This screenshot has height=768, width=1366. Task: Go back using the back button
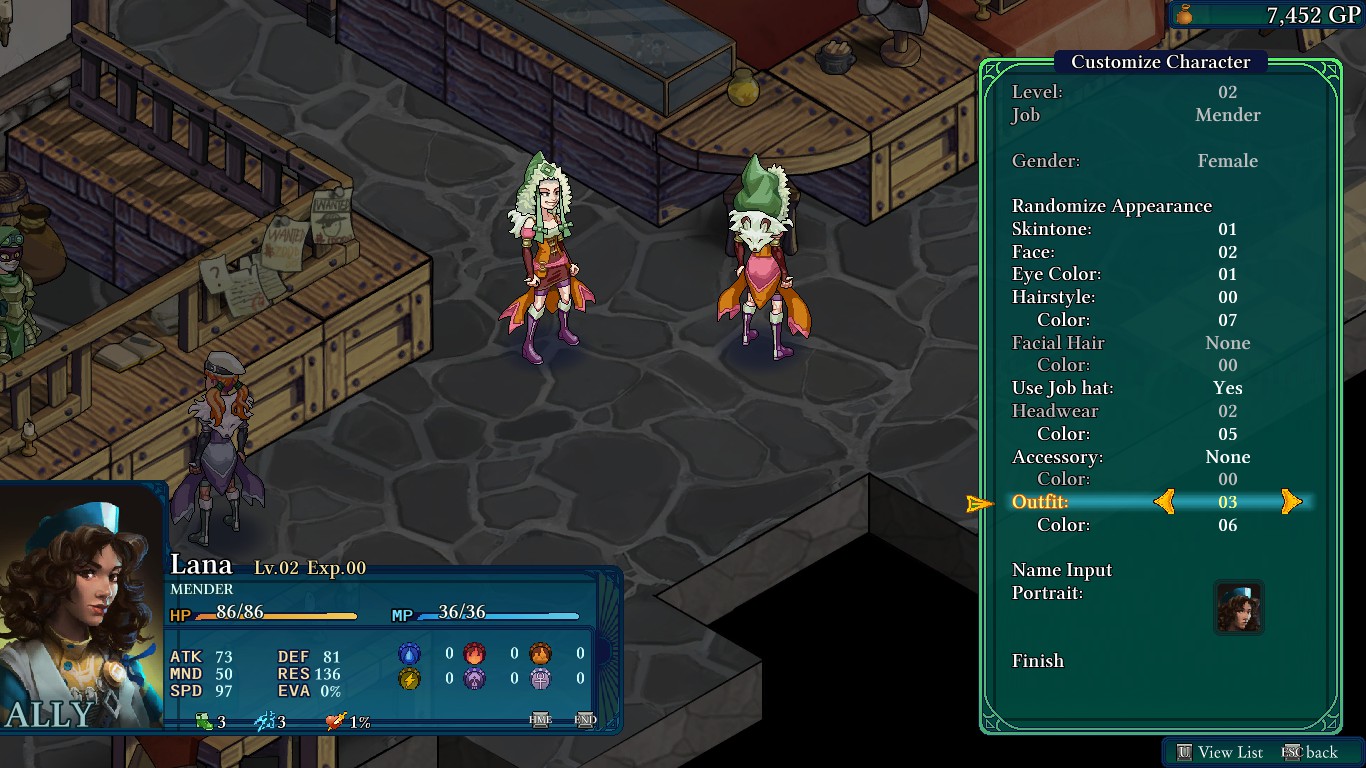[x=1310, y=752]
